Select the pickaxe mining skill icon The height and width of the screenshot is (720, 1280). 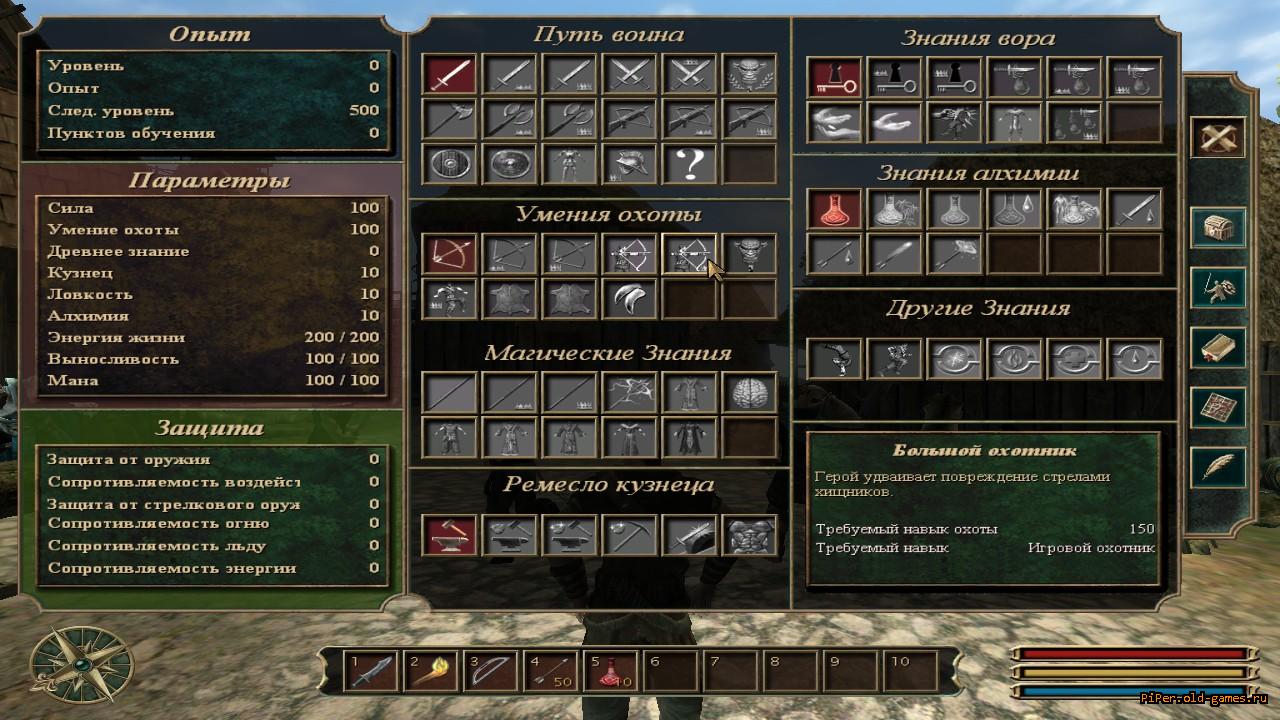[x=629, y=535]
